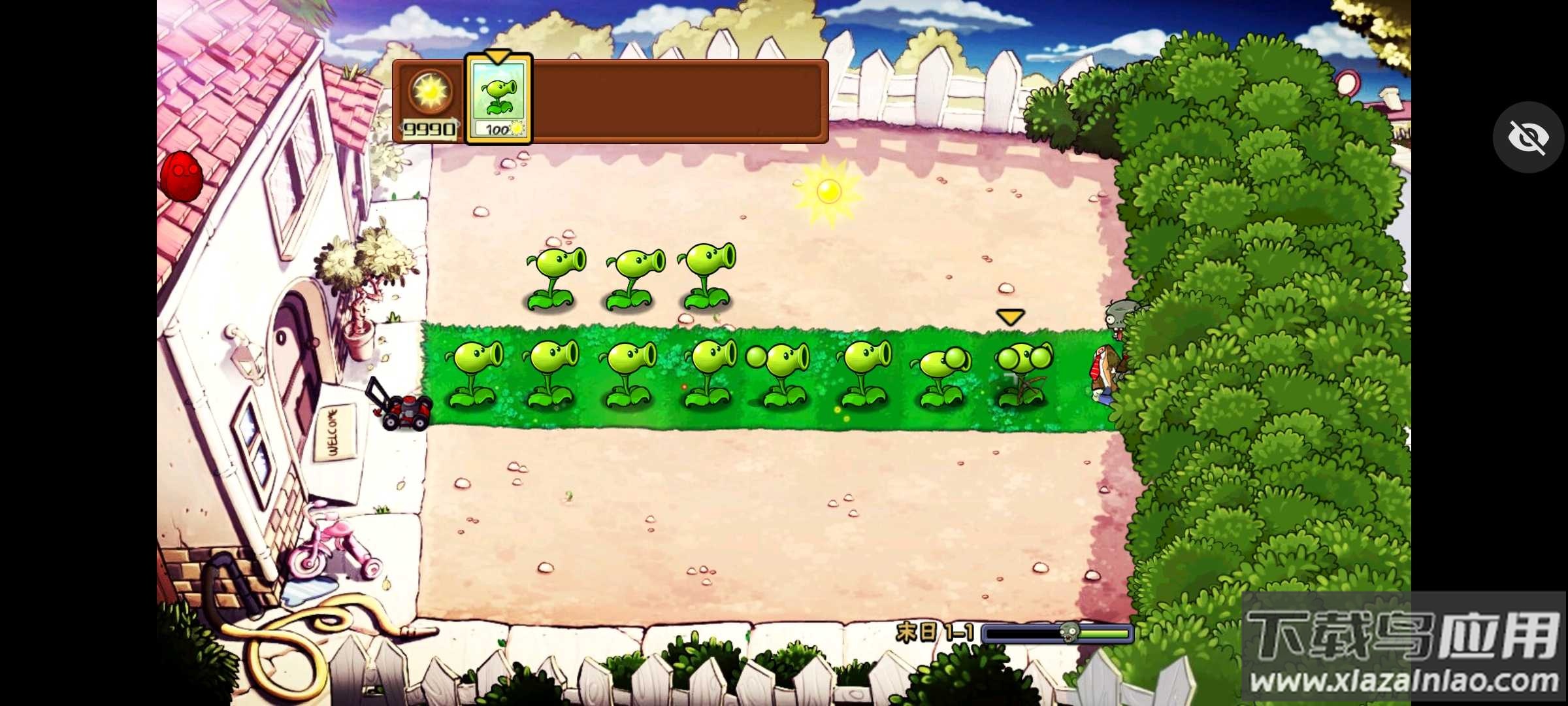This screenshot has height=706, width=1568.
Task: Click the yellow arrow pointing at the zombie
Action: [1010, 316]
